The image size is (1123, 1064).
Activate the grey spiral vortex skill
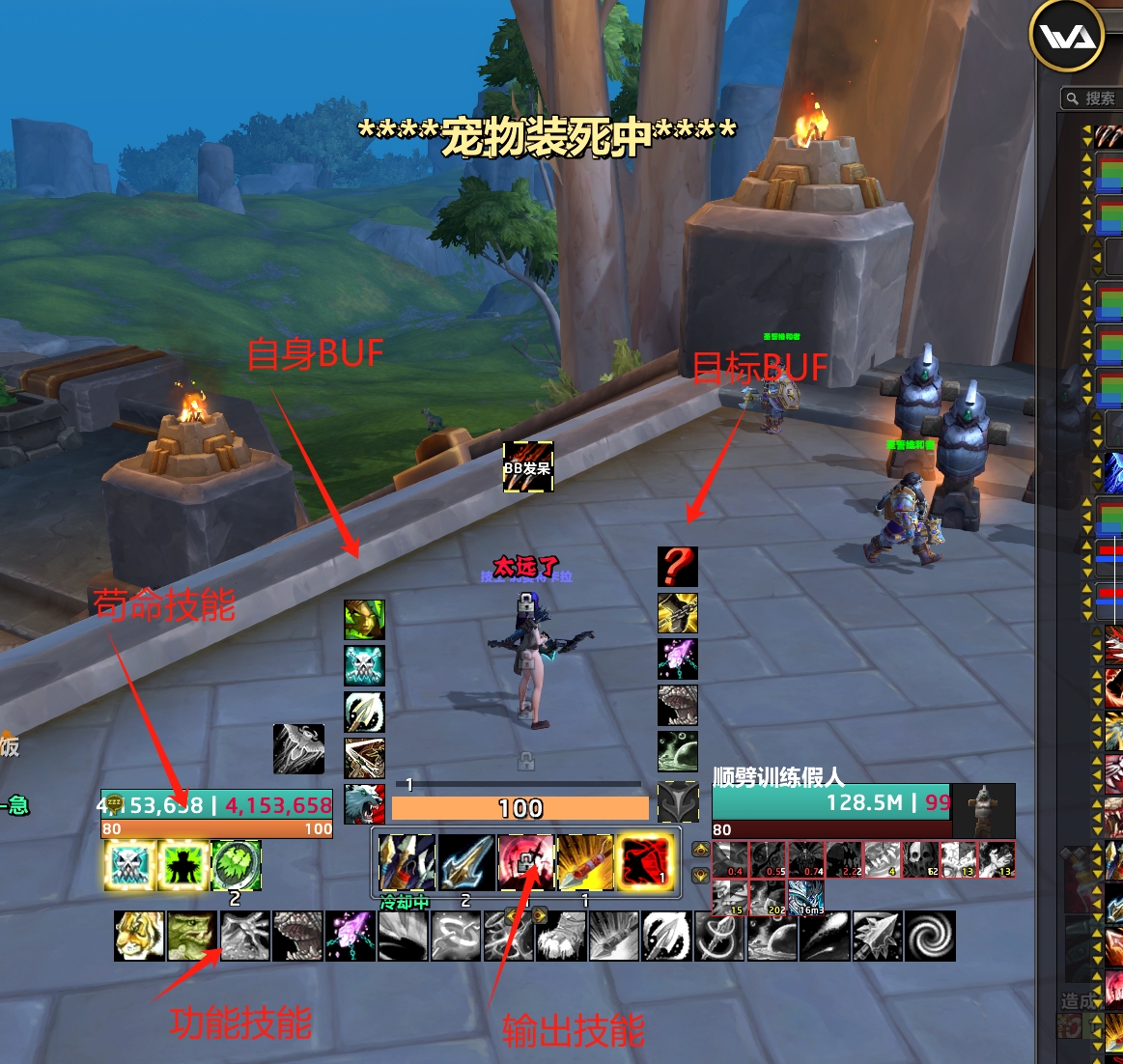tap(930, 936)
